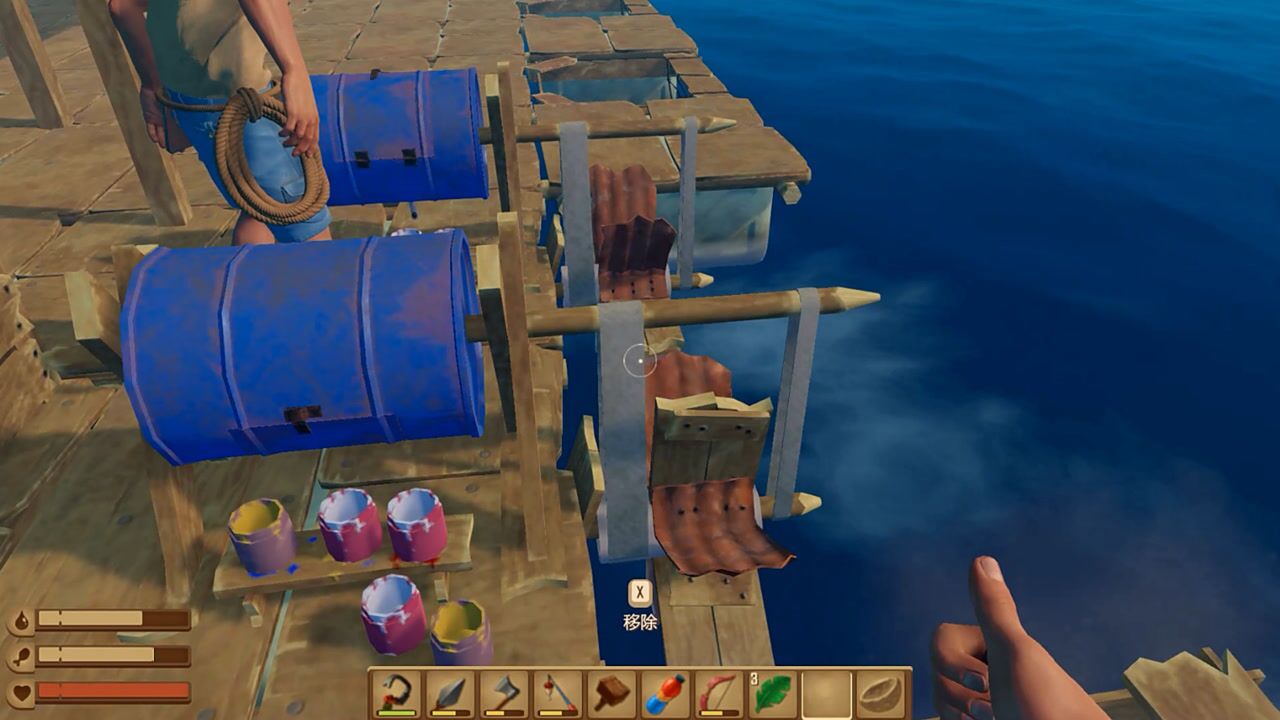
Task: Choose the axe hotbar slot
Action: point(505,694)
